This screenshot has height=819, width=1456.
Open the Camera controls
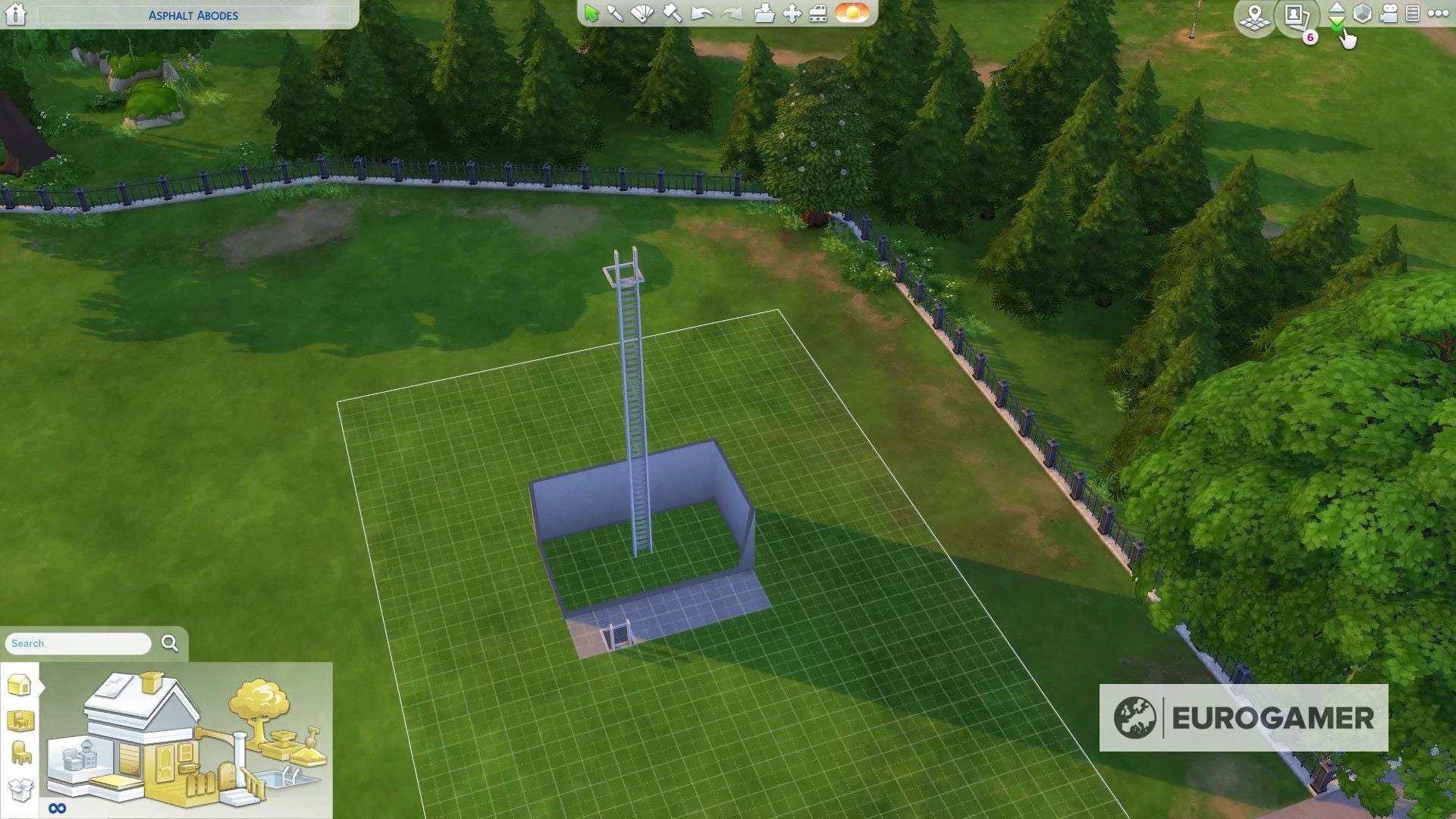click(1389, 14)
